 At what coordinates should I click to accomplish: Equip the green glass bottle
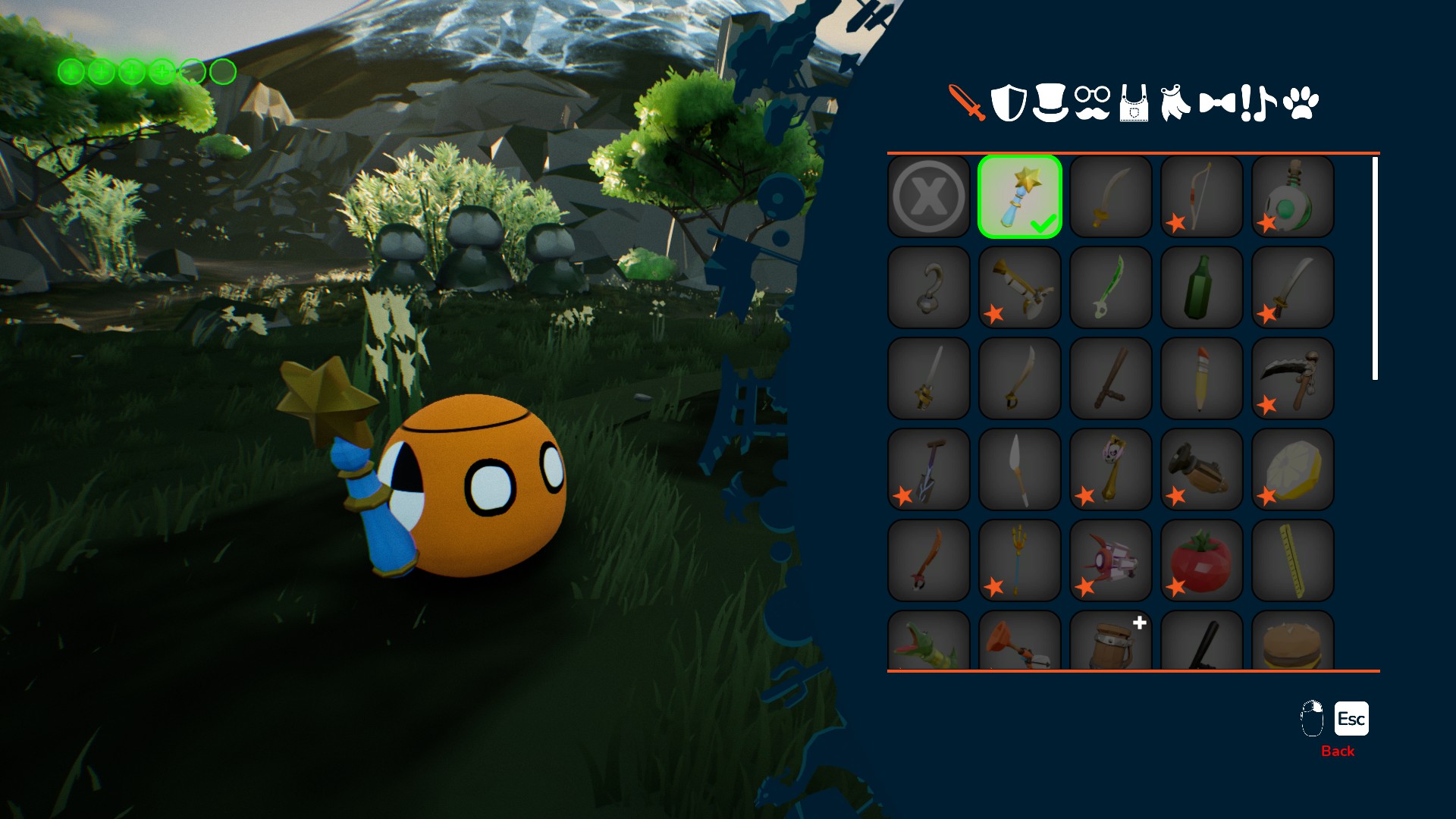tap(1202, 287)
